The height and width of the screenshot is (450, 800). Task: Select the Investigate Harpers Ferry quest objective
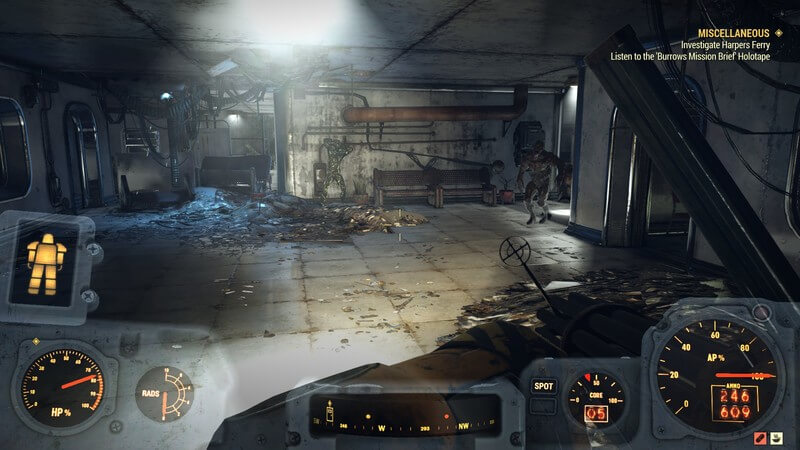729,45
